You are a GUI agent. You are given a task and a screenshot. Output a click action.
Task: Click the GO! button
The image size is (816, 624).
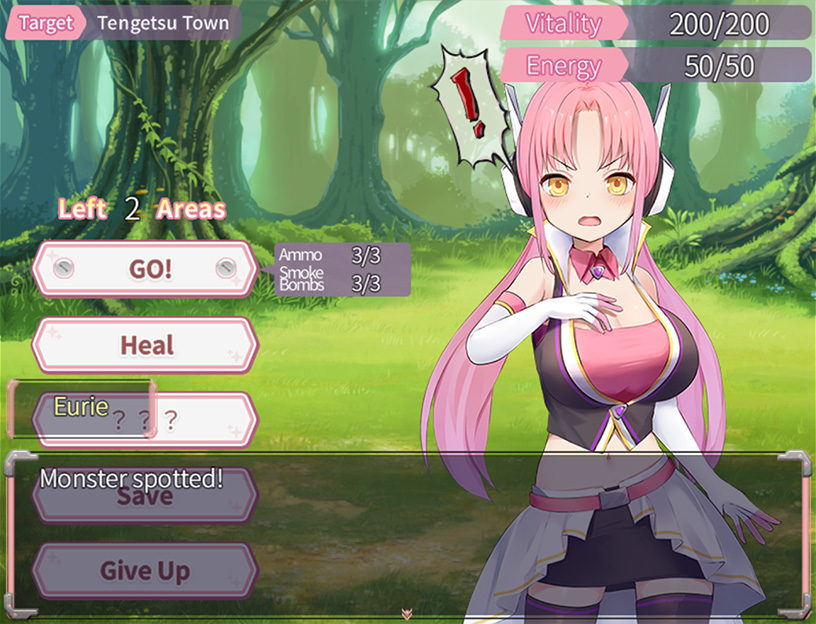pos(145,269)
